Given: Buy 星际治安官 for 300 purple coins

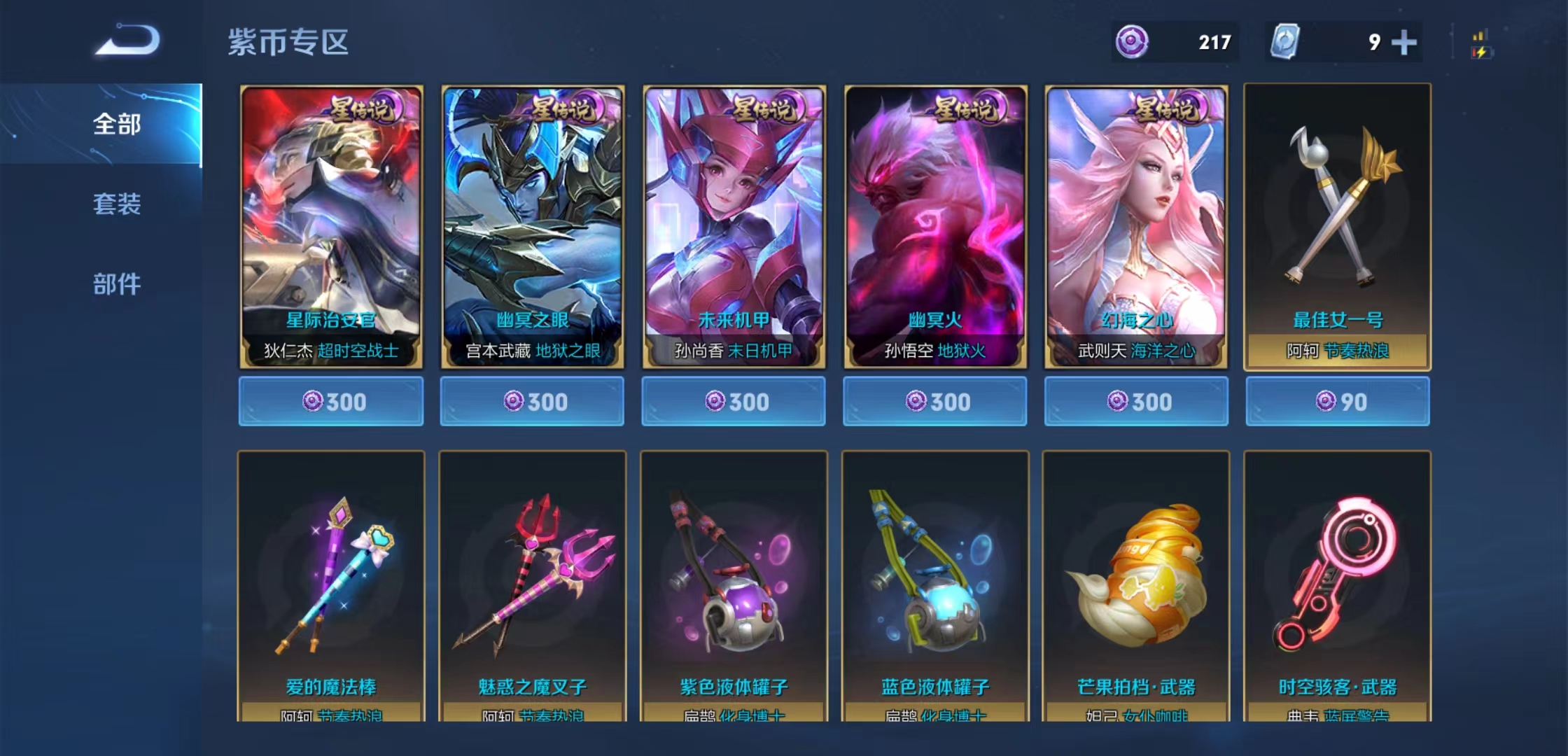Looking at the screenshot, I should pos(331,401).
